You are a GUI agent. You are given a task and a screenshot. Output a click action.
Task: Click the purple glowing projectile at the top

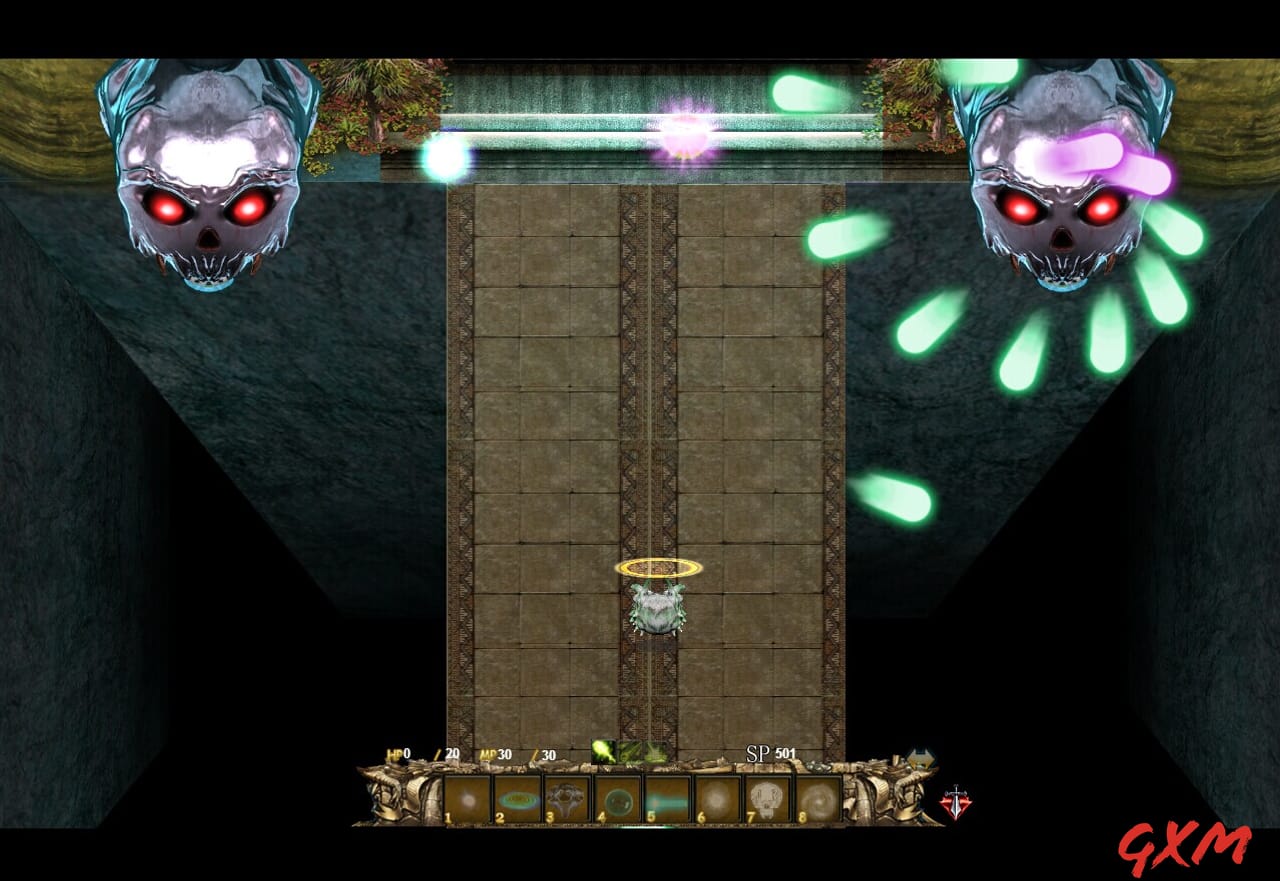(685, 130)
